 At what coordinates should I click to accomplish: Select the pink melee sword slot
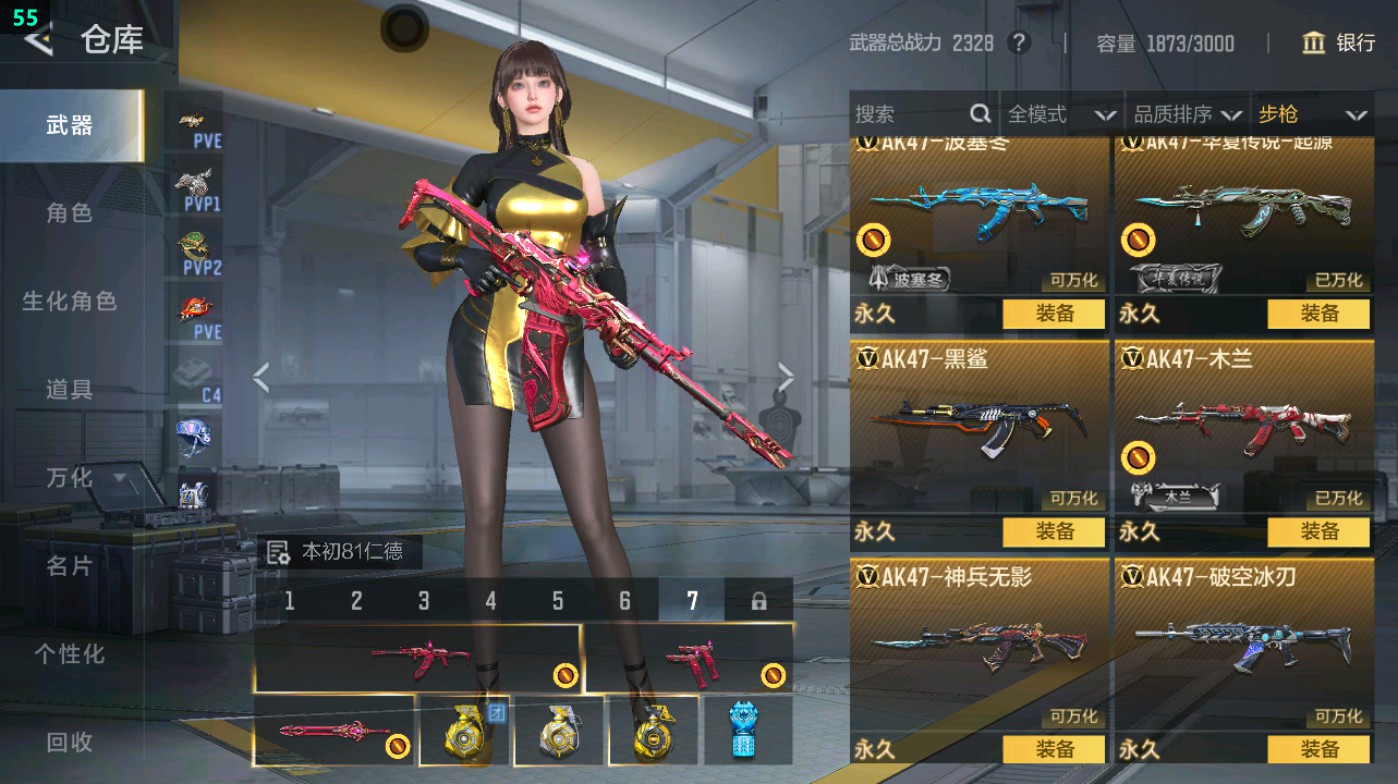tap(334, 731)
